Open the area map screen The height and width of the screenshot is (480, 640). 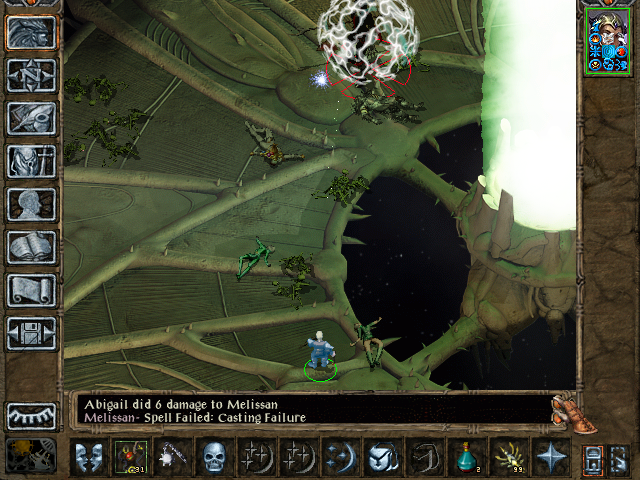31,75
